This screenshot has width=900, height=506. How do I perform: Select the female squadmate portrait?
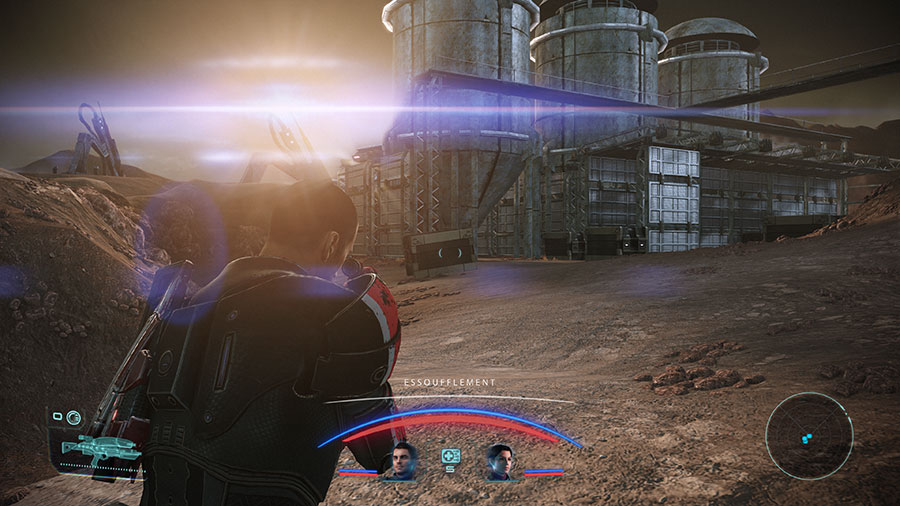[x=498, y=461]
